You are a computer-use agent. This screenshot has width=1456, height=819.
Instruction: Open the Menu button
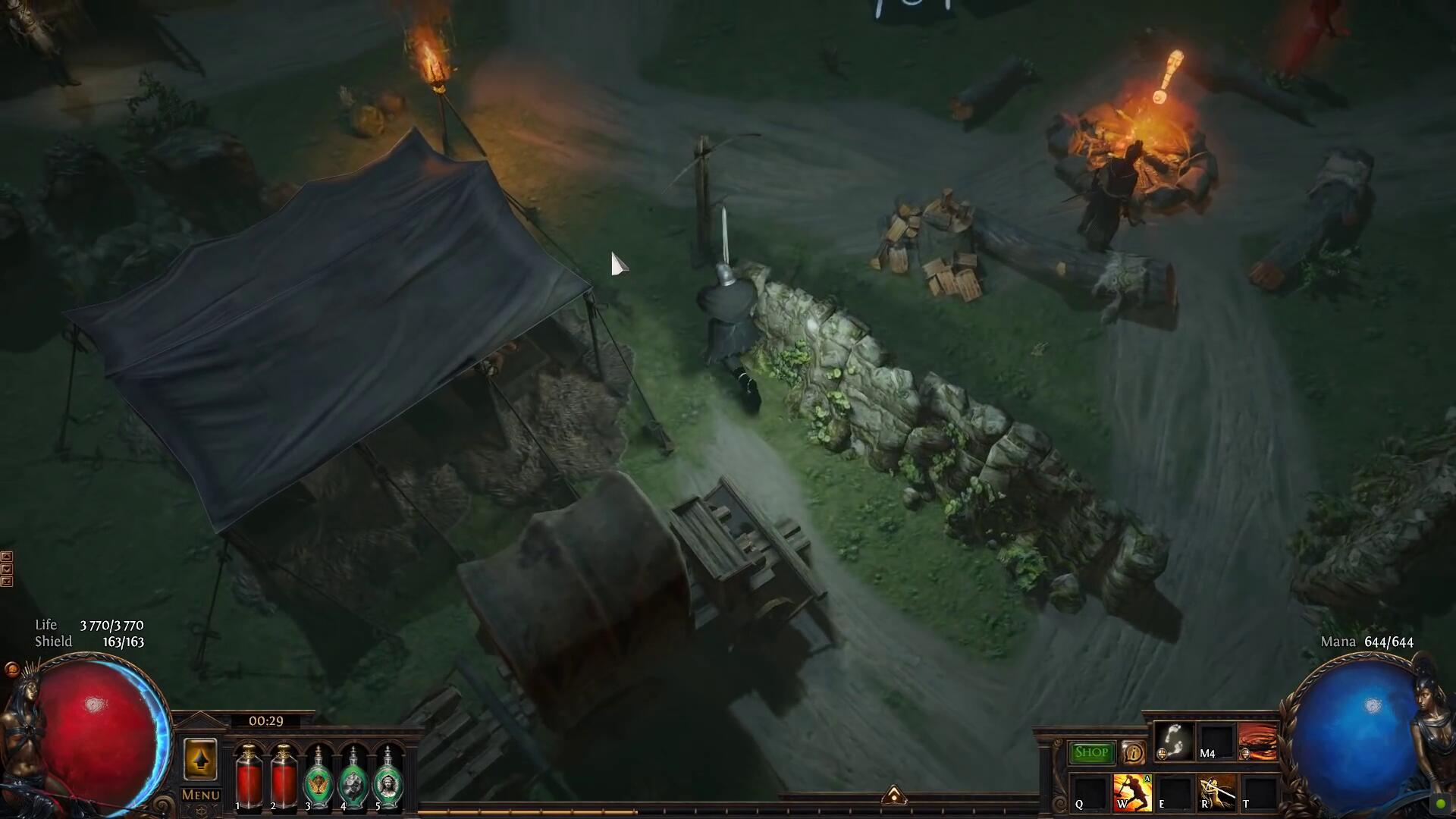coord(200,795)
